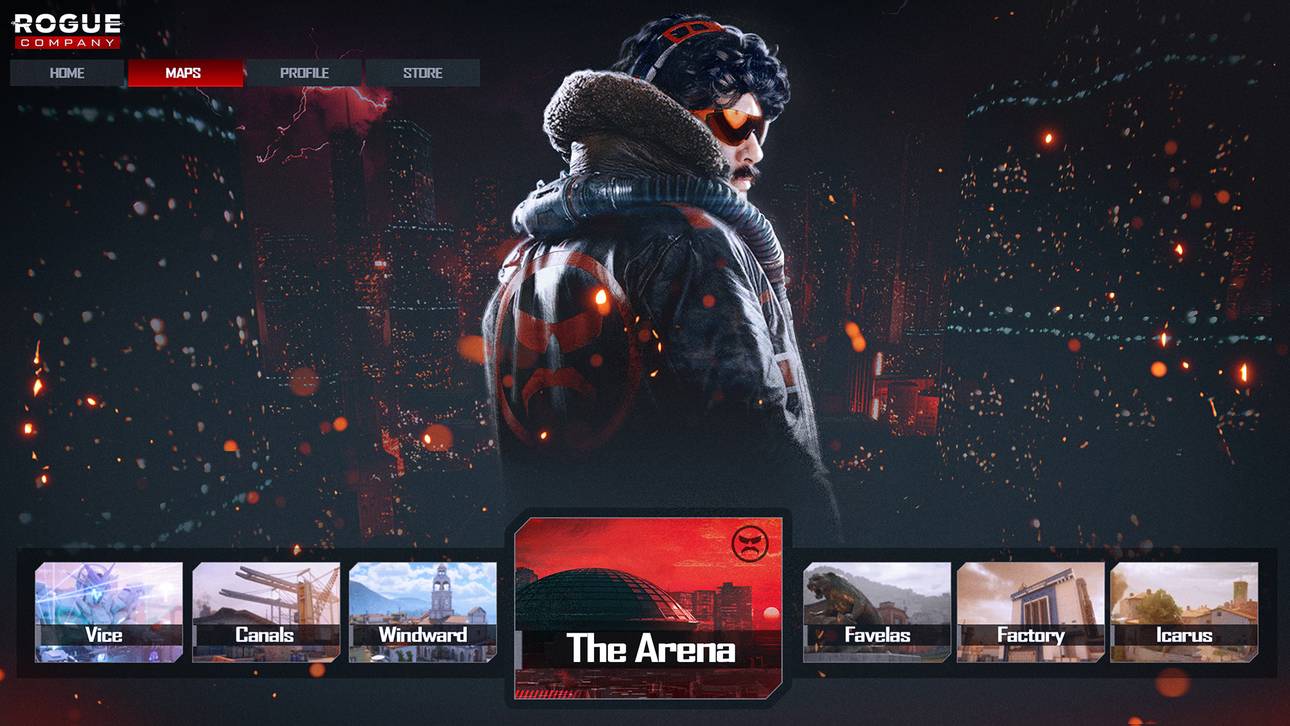Open the STORE section
The height and width of the screenshot is (726, 1290).
pos(422,72)
